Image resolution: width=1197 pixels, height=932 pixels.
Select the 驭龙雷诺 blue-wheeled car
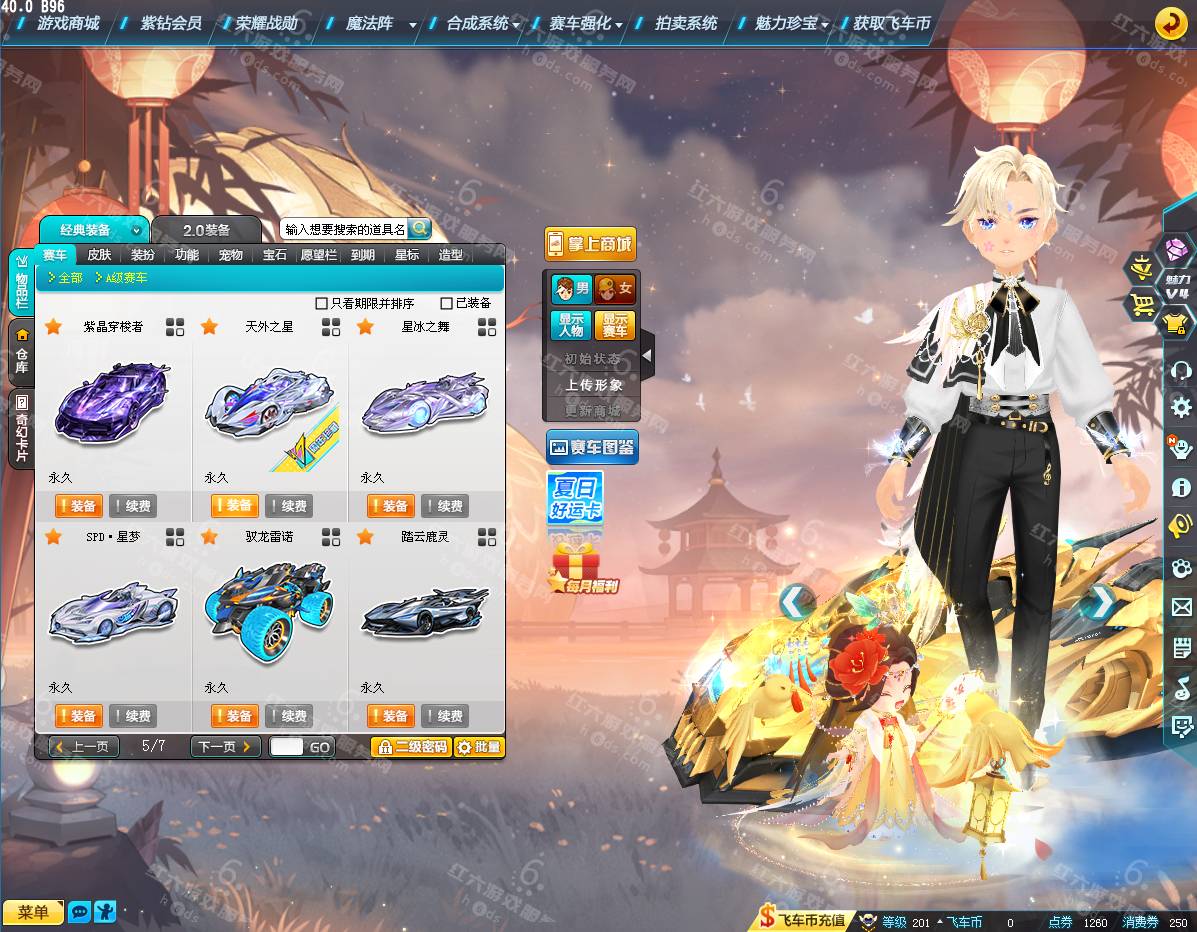268,613
